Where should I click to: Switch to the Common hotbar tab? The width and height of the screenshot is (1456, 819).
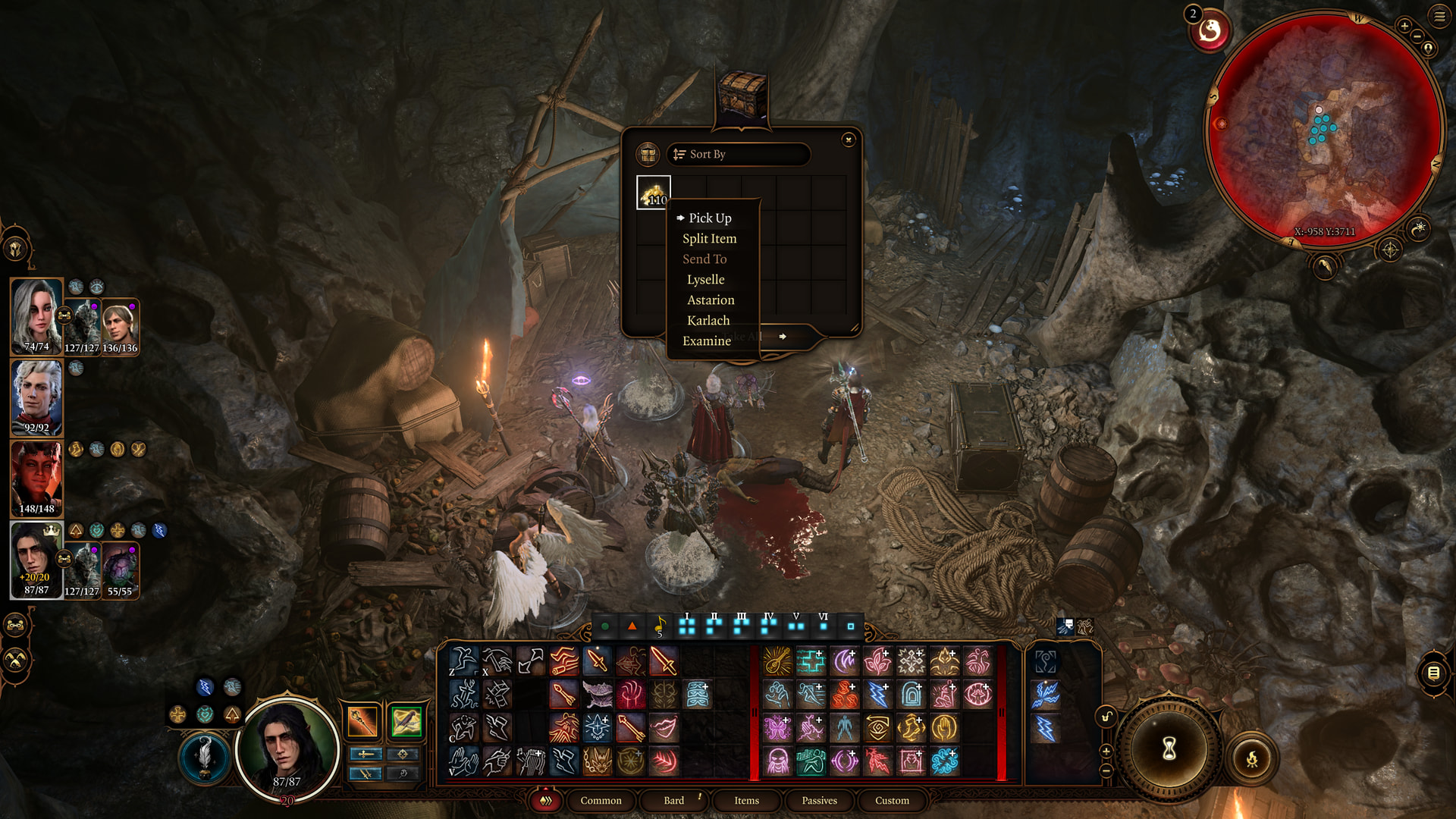(x=601, y=801)
